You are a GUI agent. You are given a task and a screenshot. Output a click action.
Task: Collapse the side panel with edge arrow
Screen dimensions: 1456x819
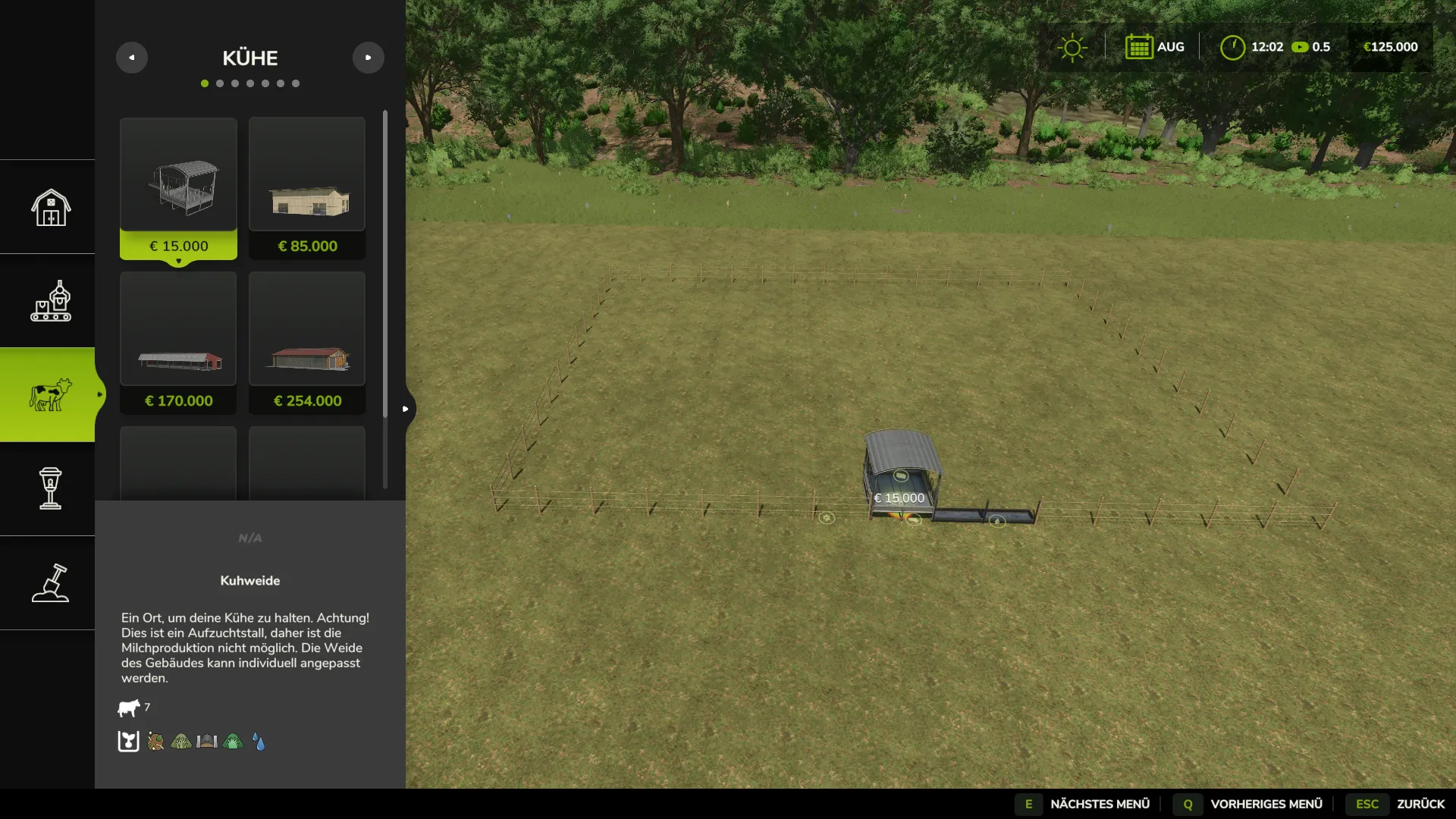click(x=406, y=409)
